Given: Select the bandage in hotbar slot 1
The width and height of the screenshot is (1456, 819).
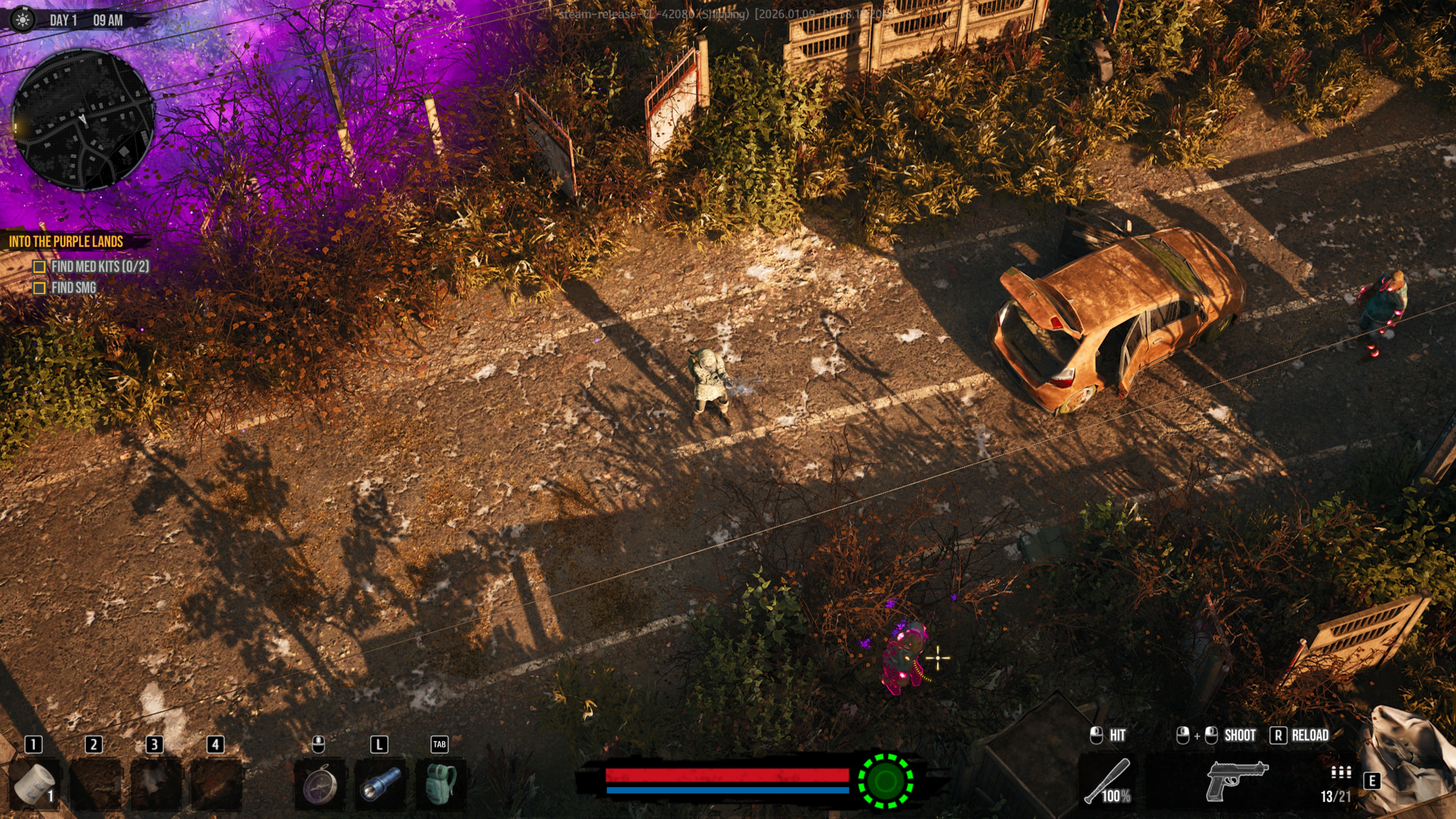Looking at the screenshot, I should 35,783.
